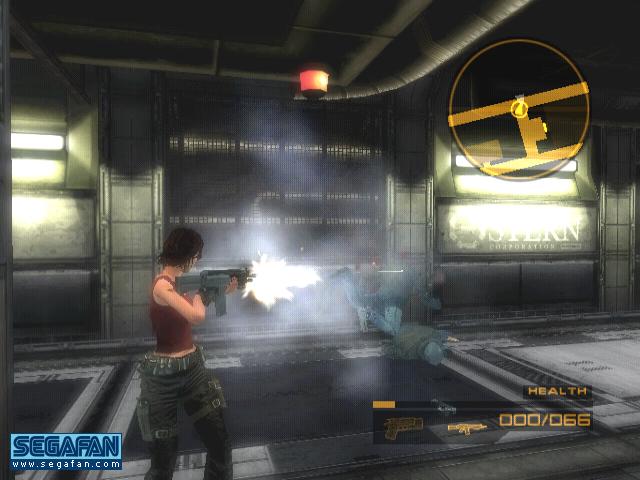Choose the submachine gun weapon icon
The height and width of the screenshot is (480, 640).
pos(466,427)
